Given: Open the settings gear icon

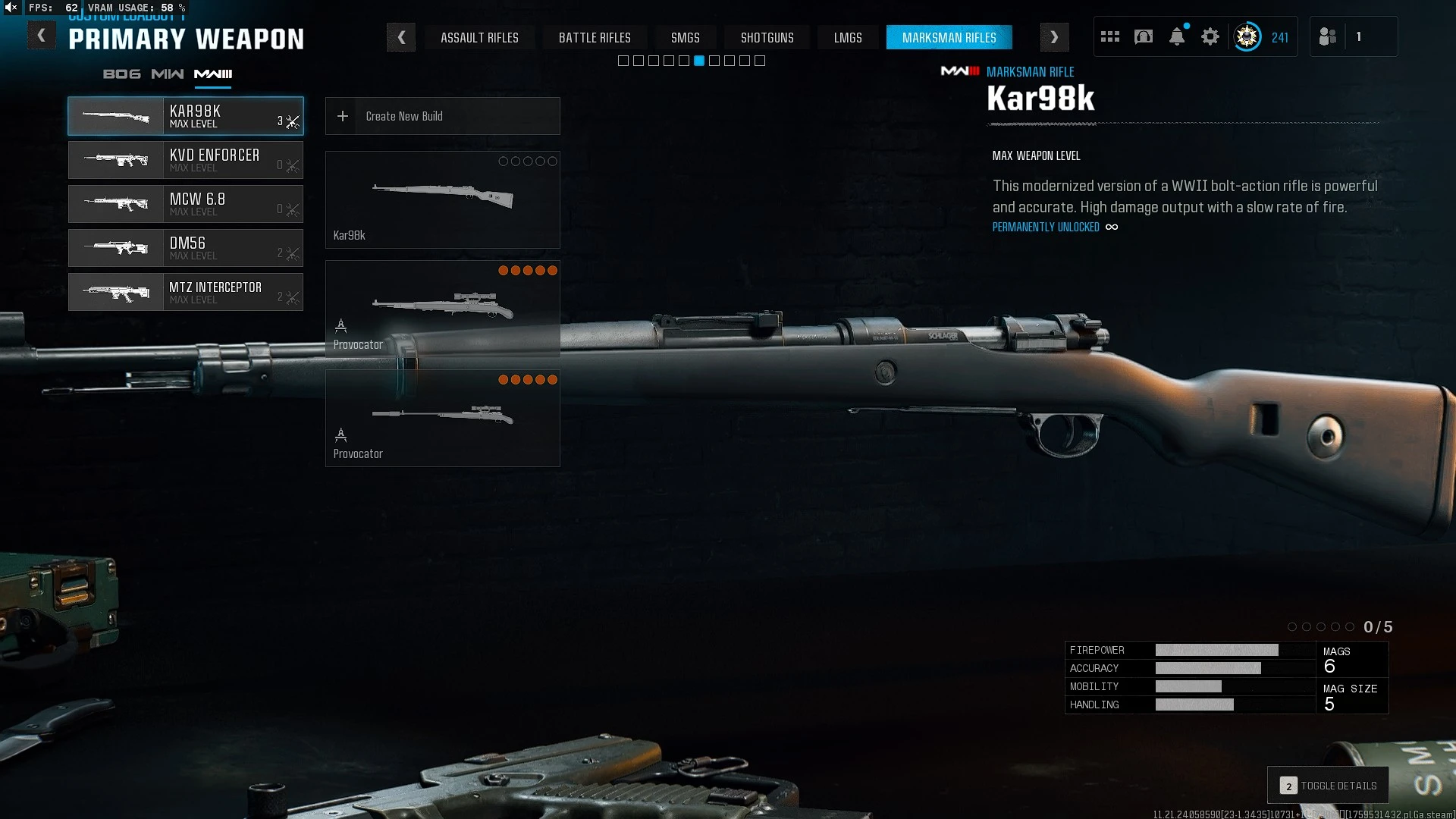Looking at the screenshot, I should click(x=1210, y=36).
